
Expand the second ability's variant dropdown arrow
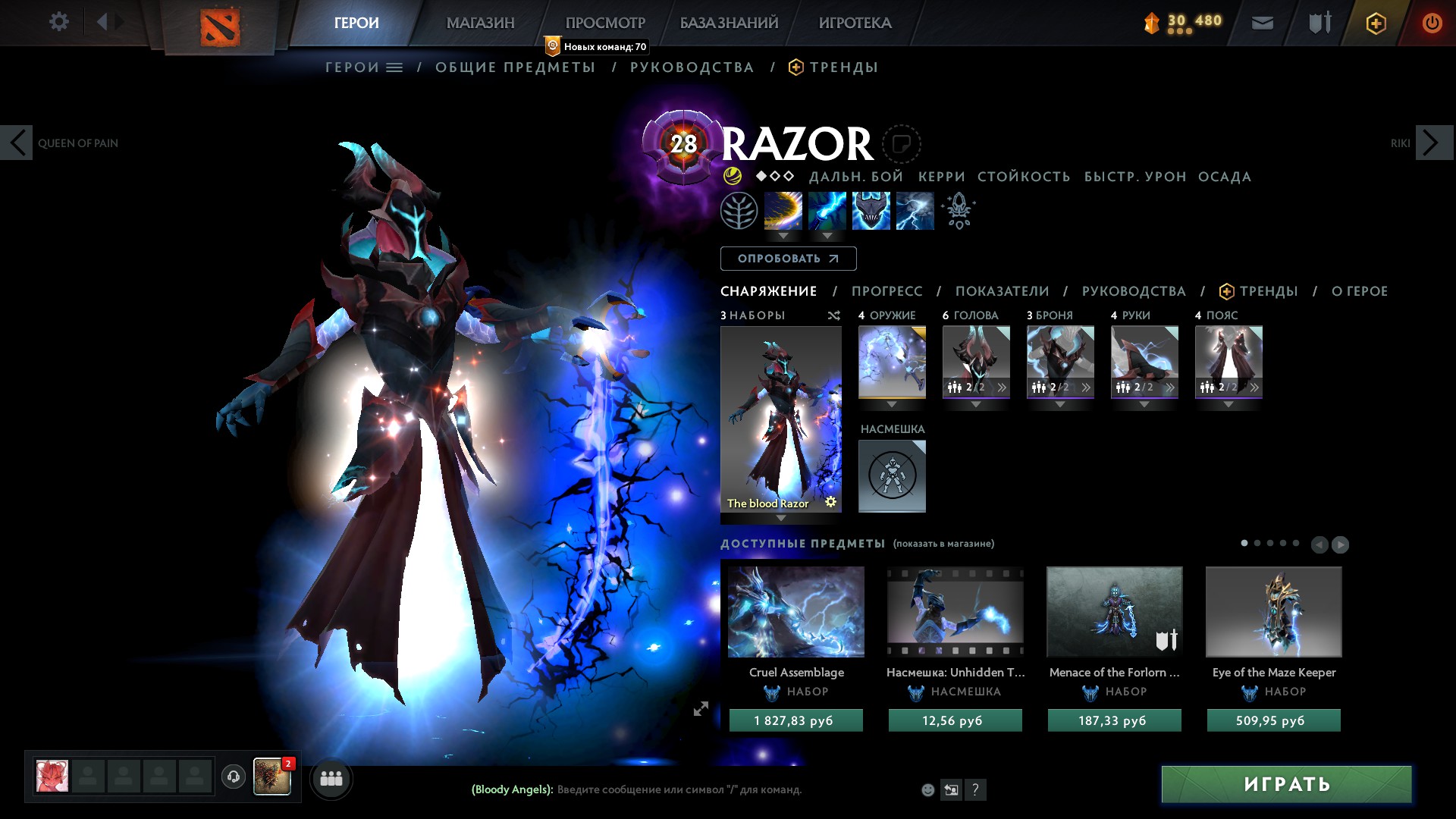pyautogui.click(x=827, y=237)
